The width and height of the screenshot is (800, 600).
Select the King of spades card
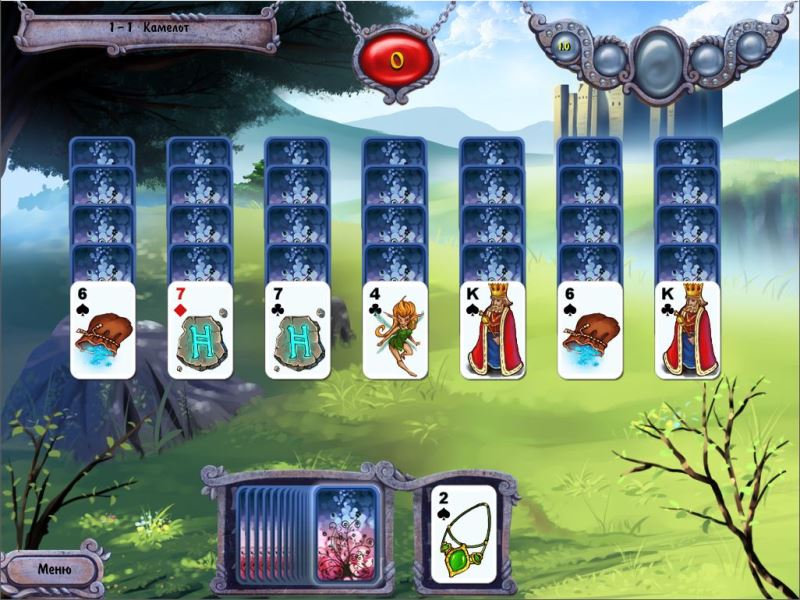(x=492, y=330)
